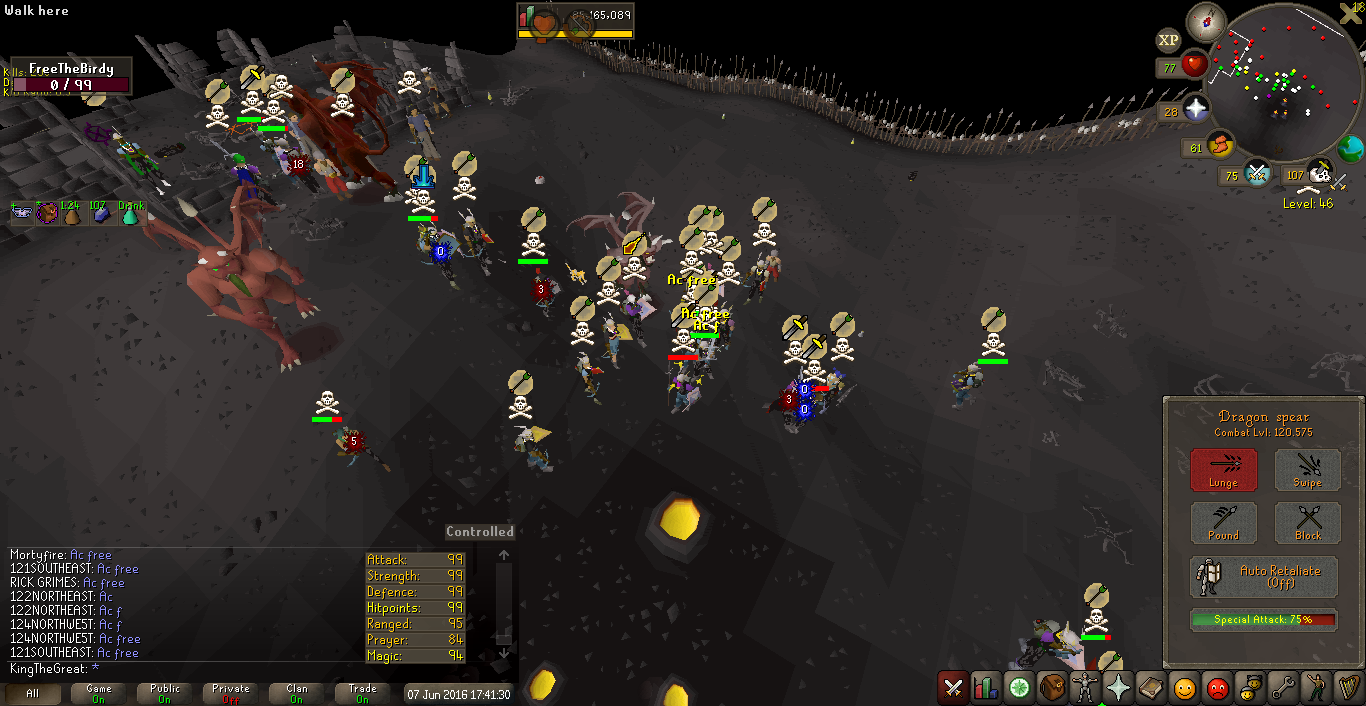Open the spellbook Magic tab
Screen dimensions: 1366x706
tap(1151, 688)
